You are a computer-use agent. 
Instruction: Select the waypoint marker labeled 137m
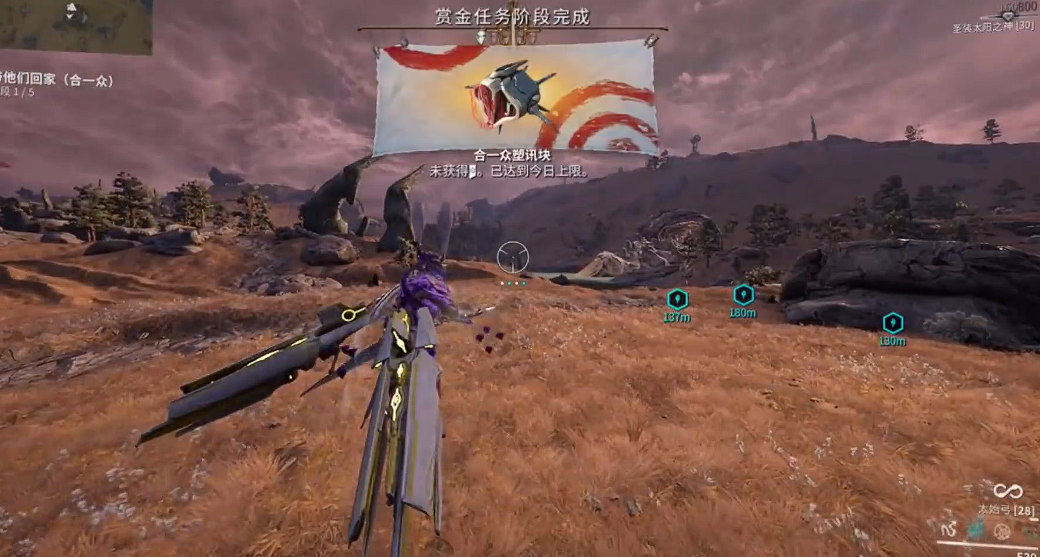(x=678, y=299)
